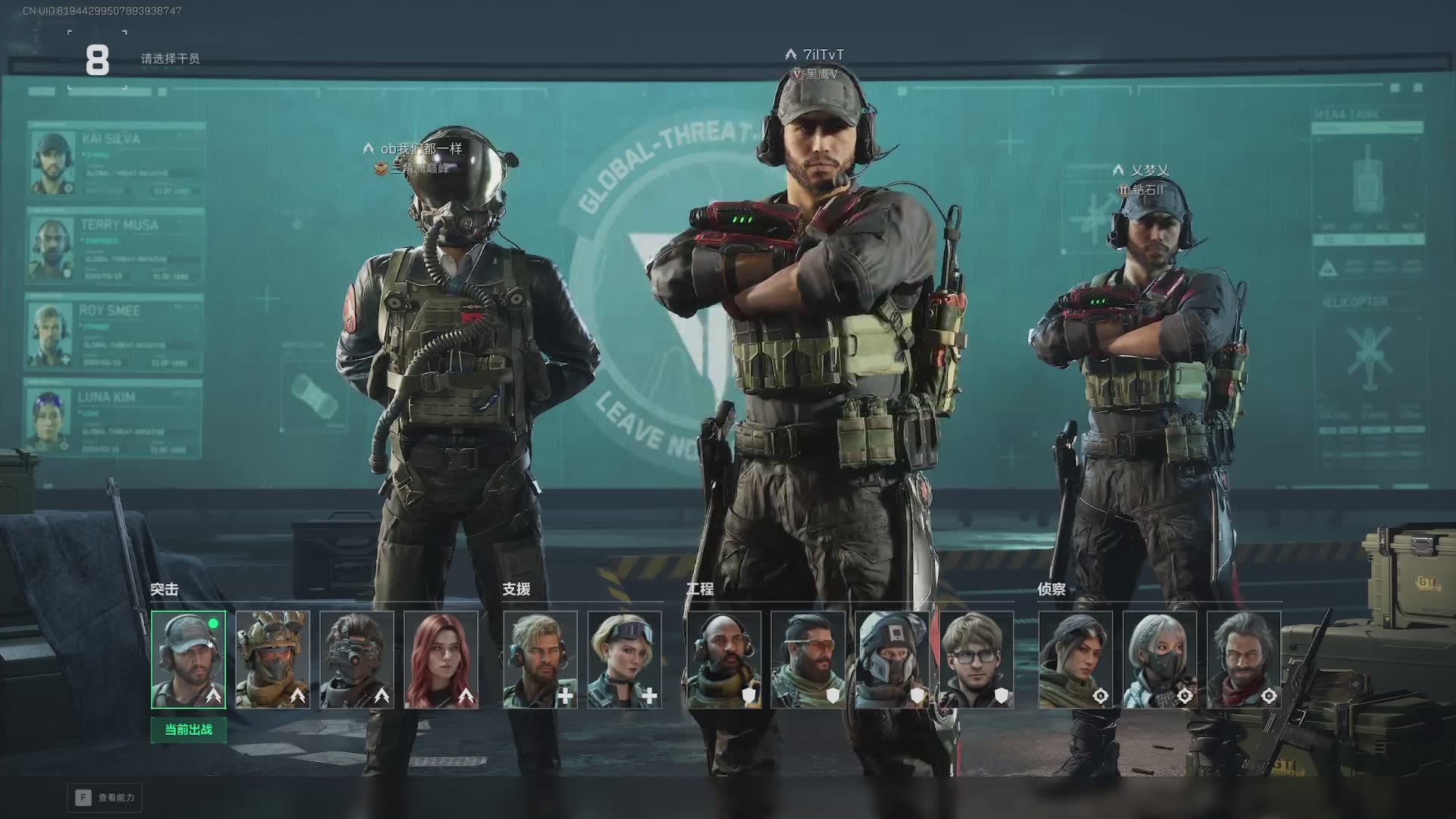1456x819 pixels.
Task: Select the red-haired woman assault operator
Action: (441, 660)
